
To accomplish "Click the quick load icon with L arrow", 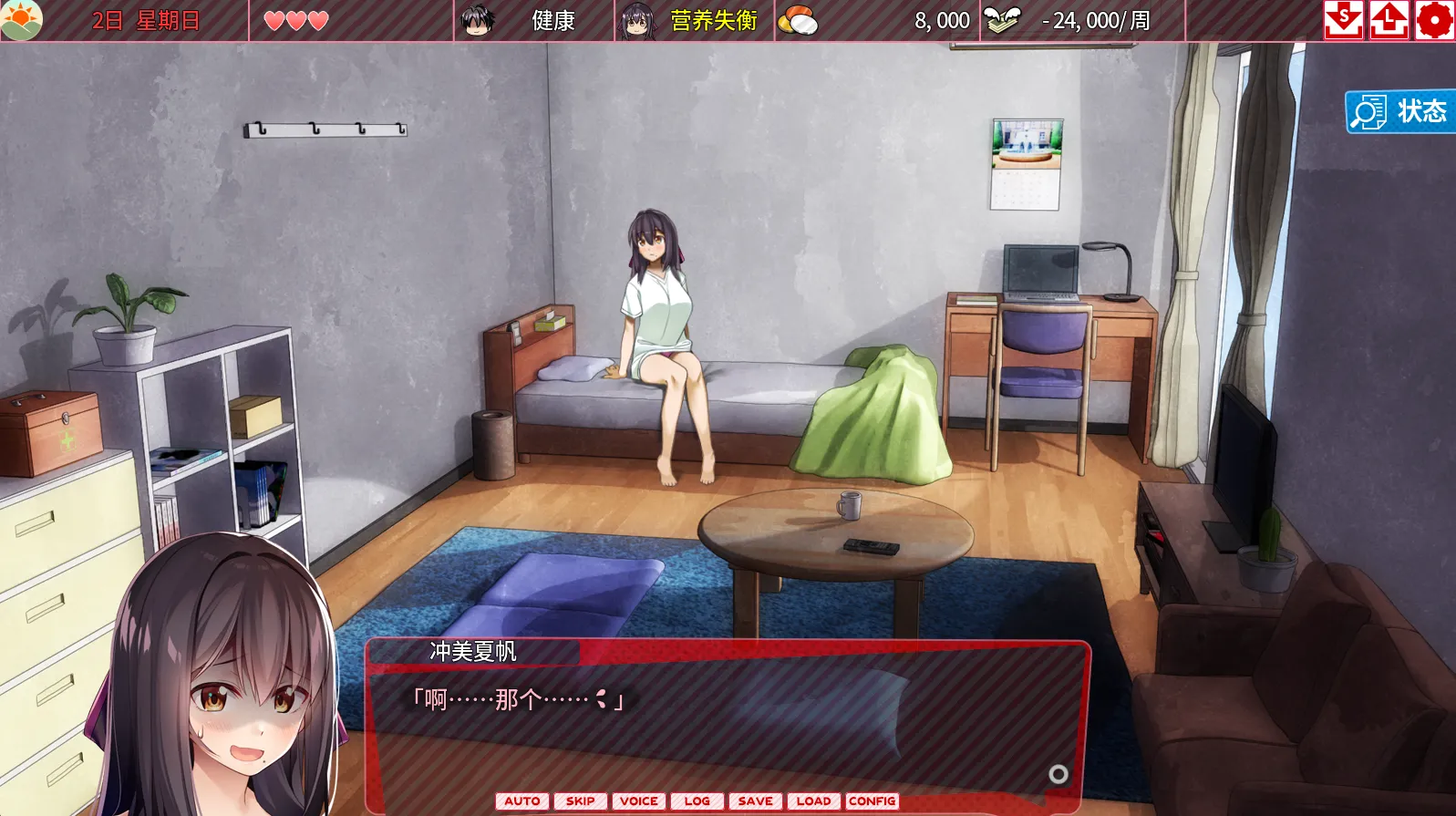I will (1389, 19).
